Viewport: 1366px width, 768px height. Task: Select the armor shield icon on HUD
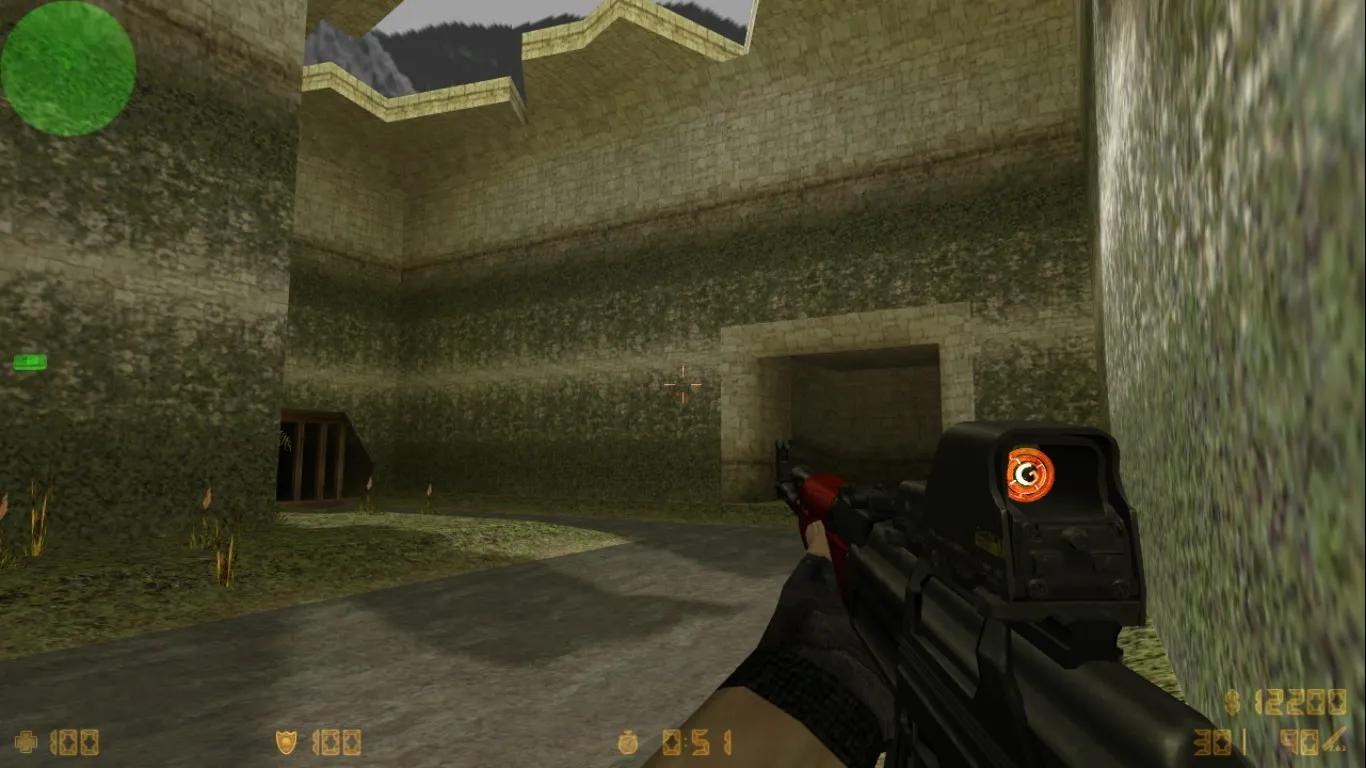pyautogui.click(x=286, y=742)
